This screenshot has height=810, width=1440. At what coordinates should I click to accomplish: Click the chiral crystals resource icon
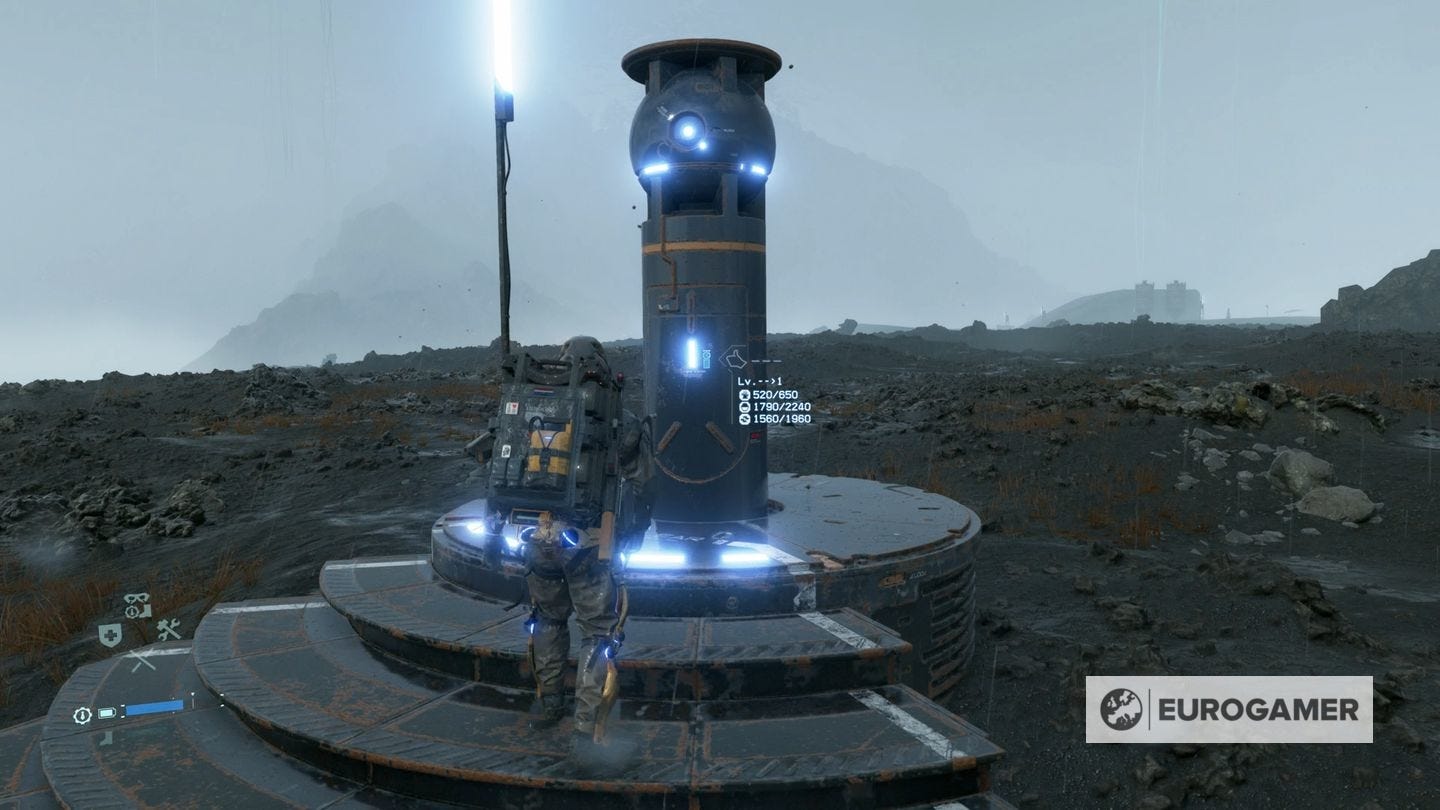tap(745, 395)
